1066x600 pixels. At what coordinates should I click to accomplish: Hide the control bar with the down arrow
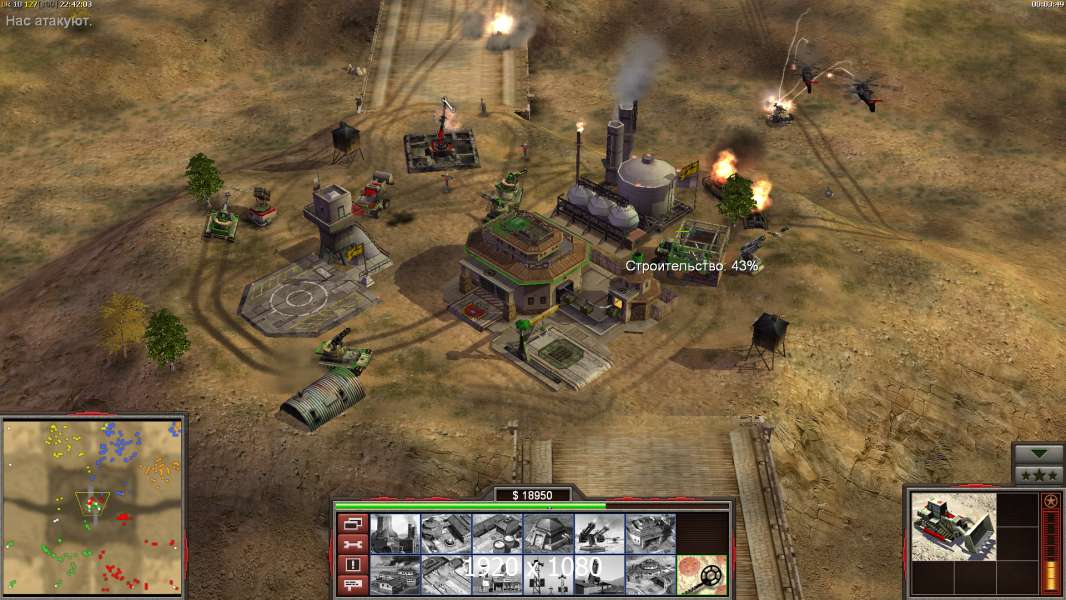(x=1038, y=454)
